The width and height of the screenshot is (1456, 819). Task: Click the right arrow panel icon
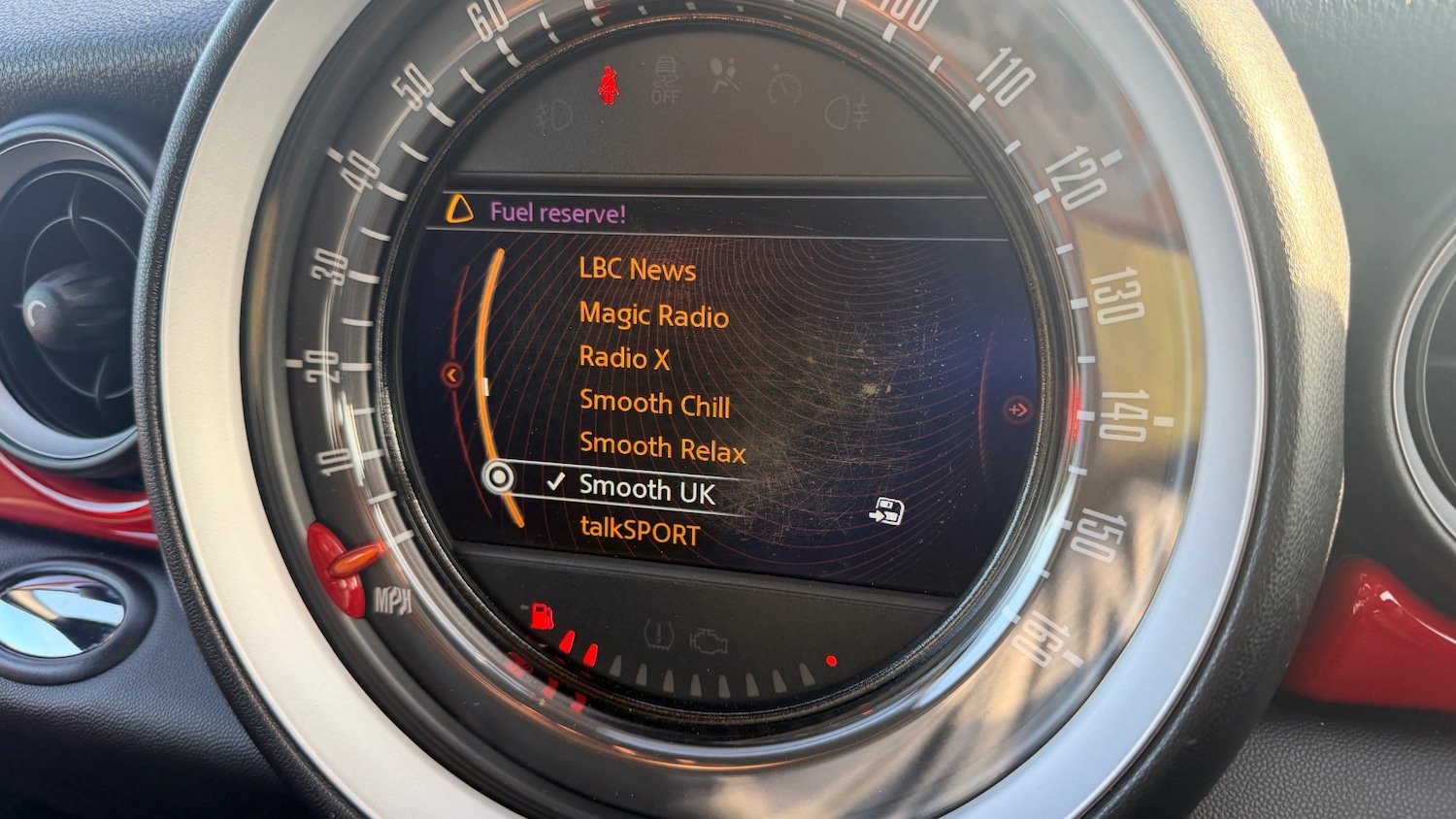coord(1016,410)
